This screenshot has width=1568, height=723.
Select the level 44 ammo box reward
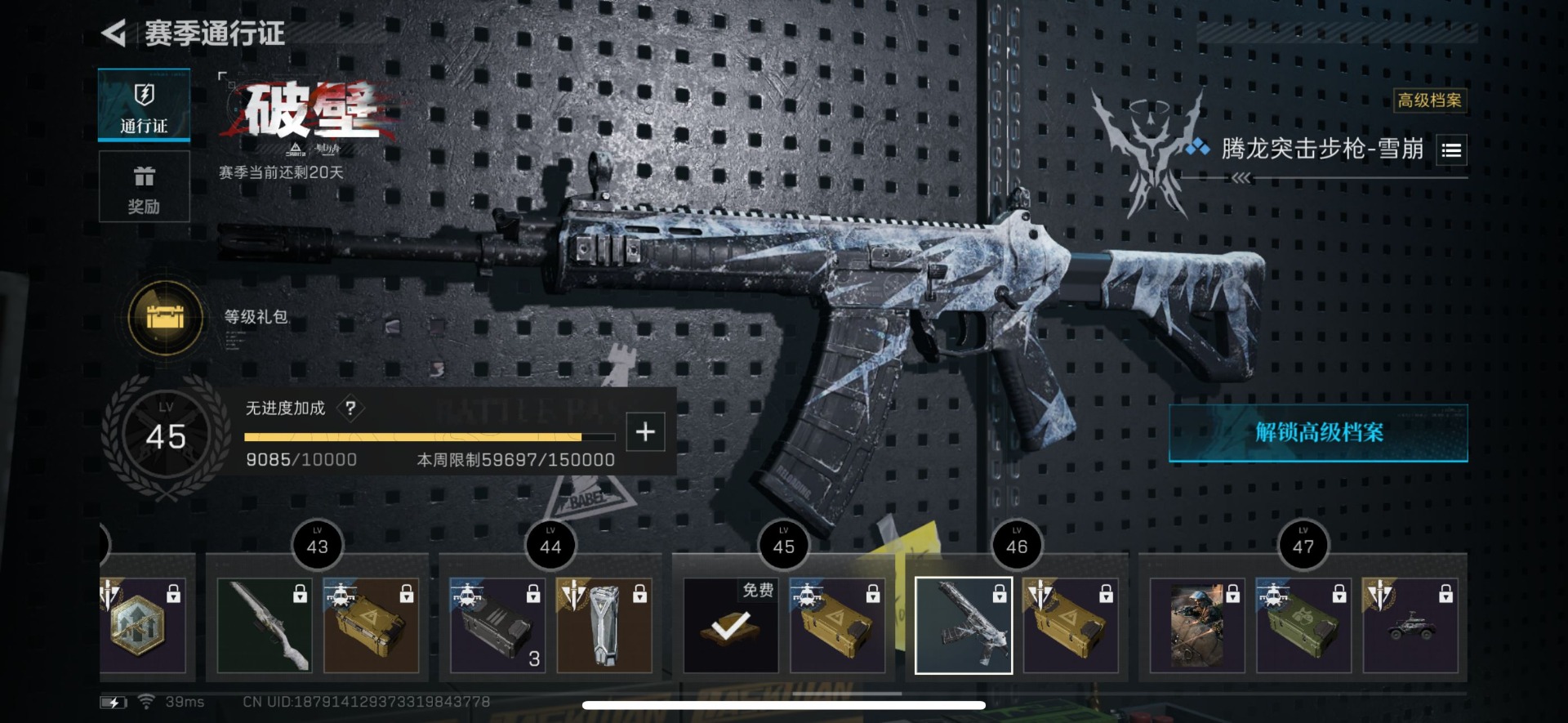(x=497, y=626)
